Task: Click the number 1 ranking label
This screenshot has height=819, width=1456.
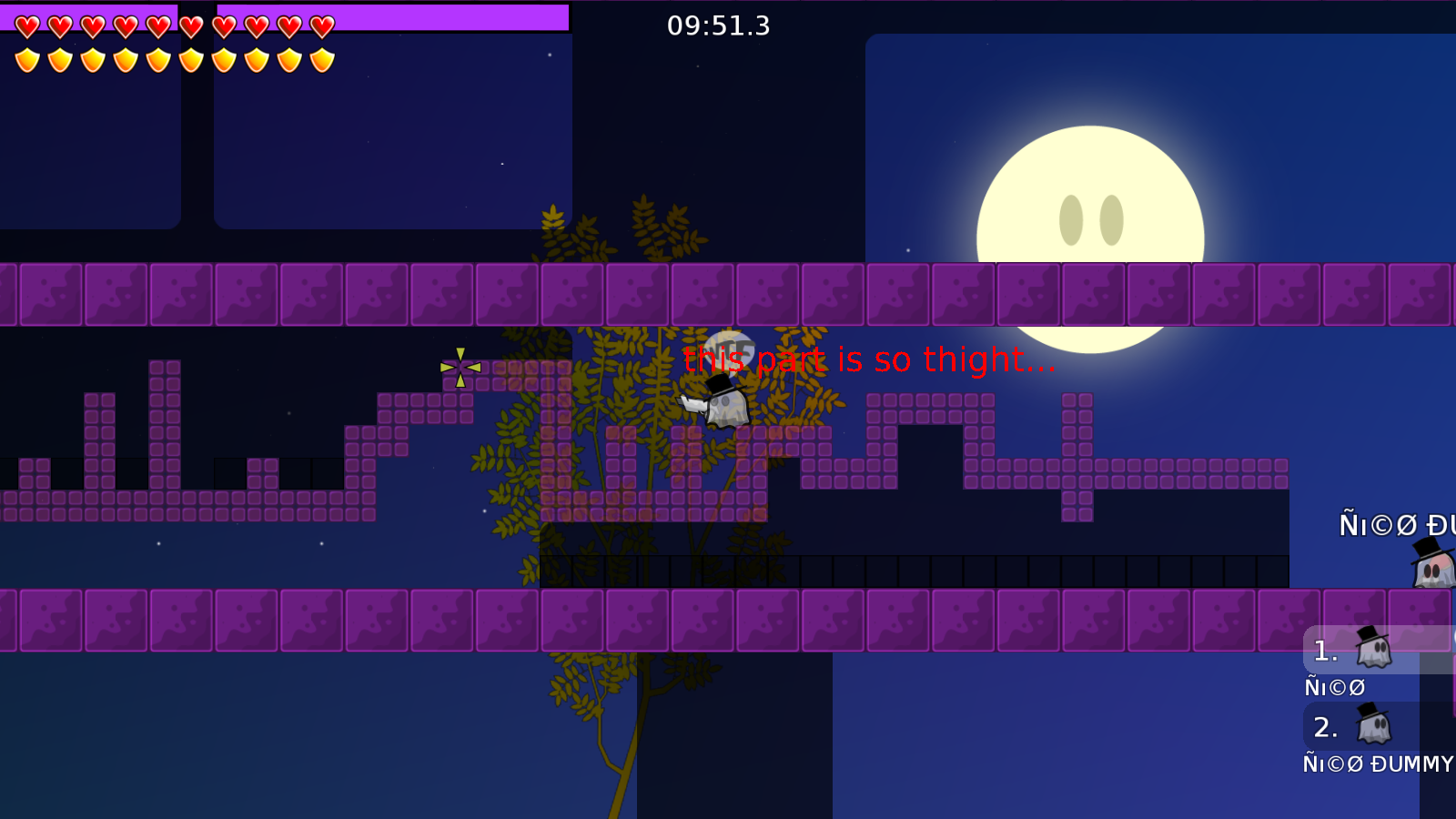Action: [x=1324, y=650]
